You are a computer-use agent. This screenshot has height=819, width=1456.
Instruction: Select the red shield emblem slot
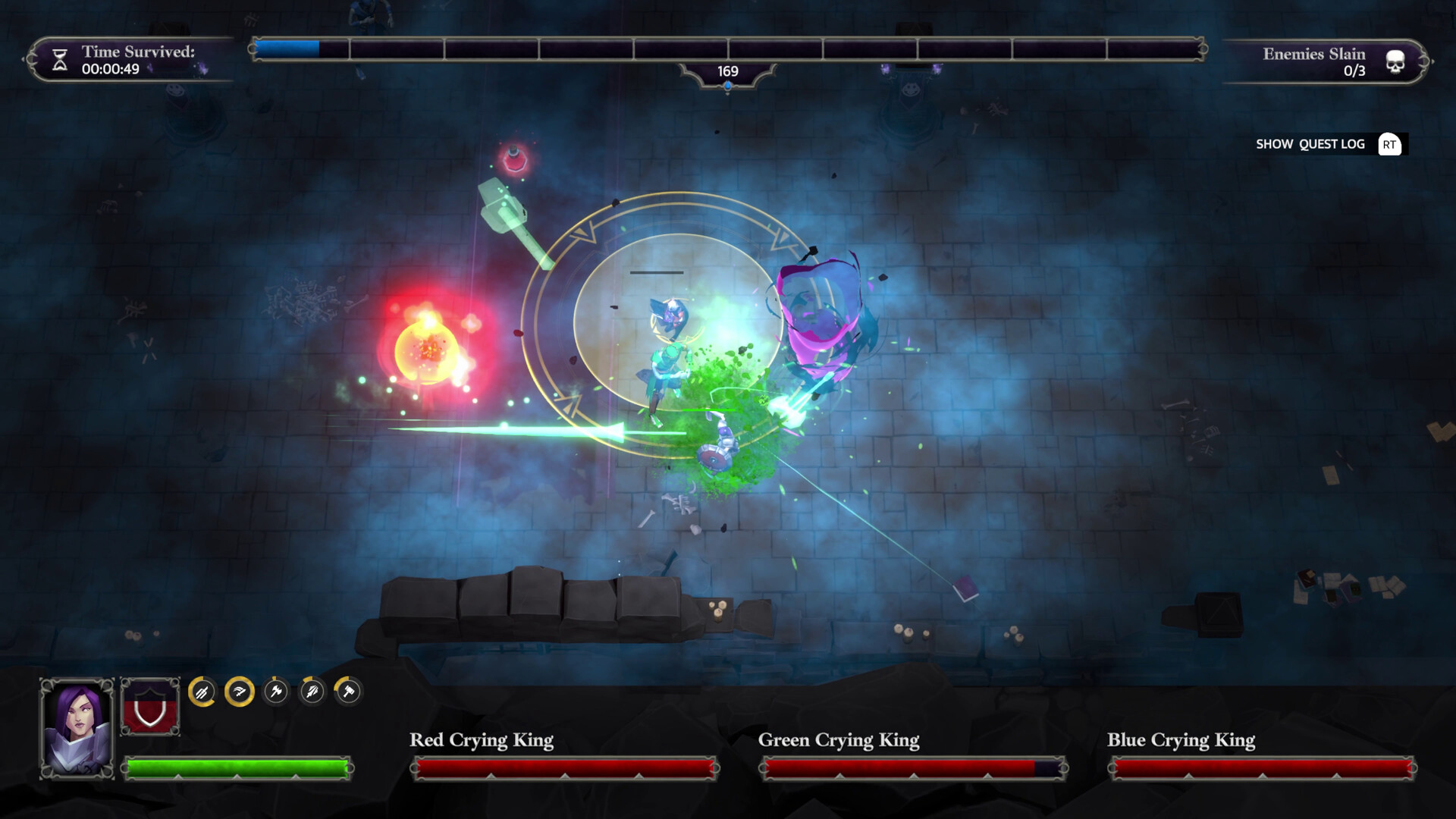tap(150, 707)
